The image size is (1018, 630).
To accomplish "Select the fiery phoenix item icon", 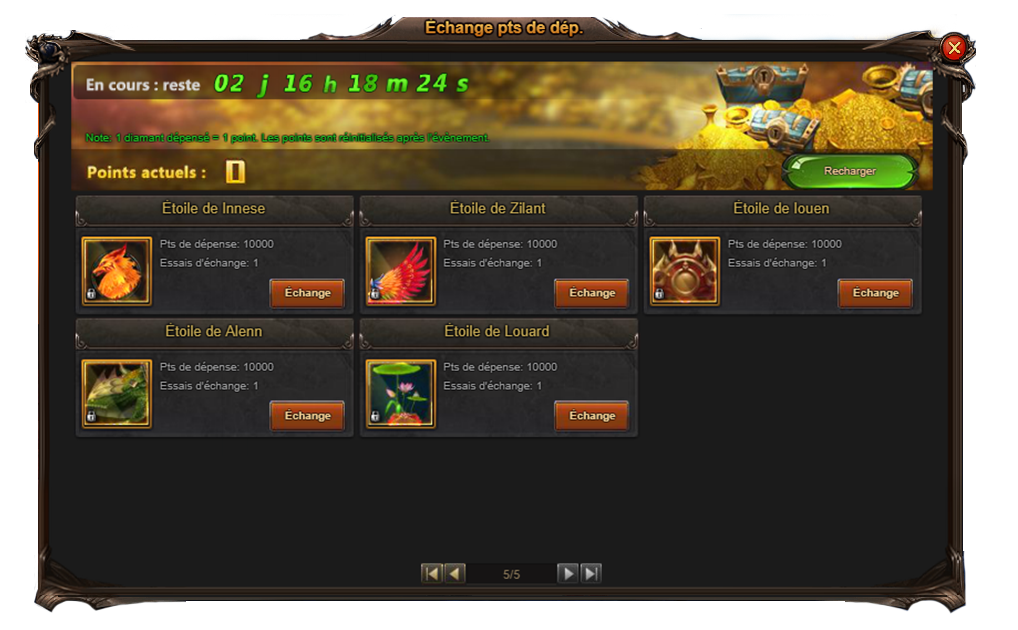I will click(x=117, y=271).
